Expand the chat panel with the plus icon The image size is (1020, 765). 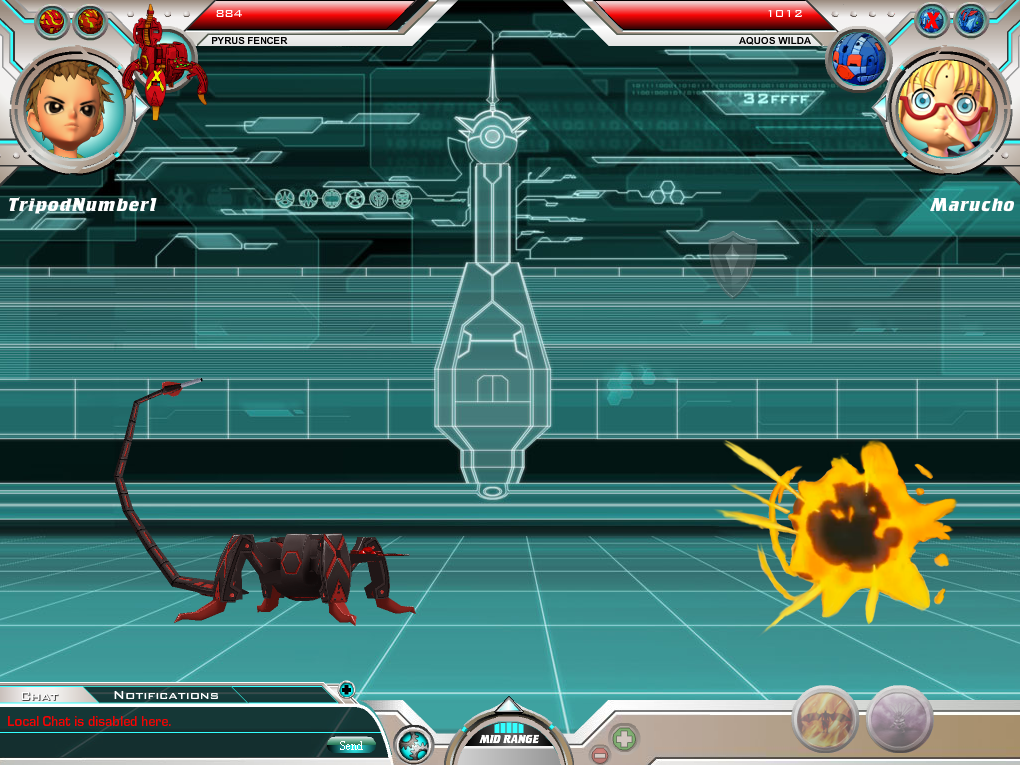click(346, 689)
